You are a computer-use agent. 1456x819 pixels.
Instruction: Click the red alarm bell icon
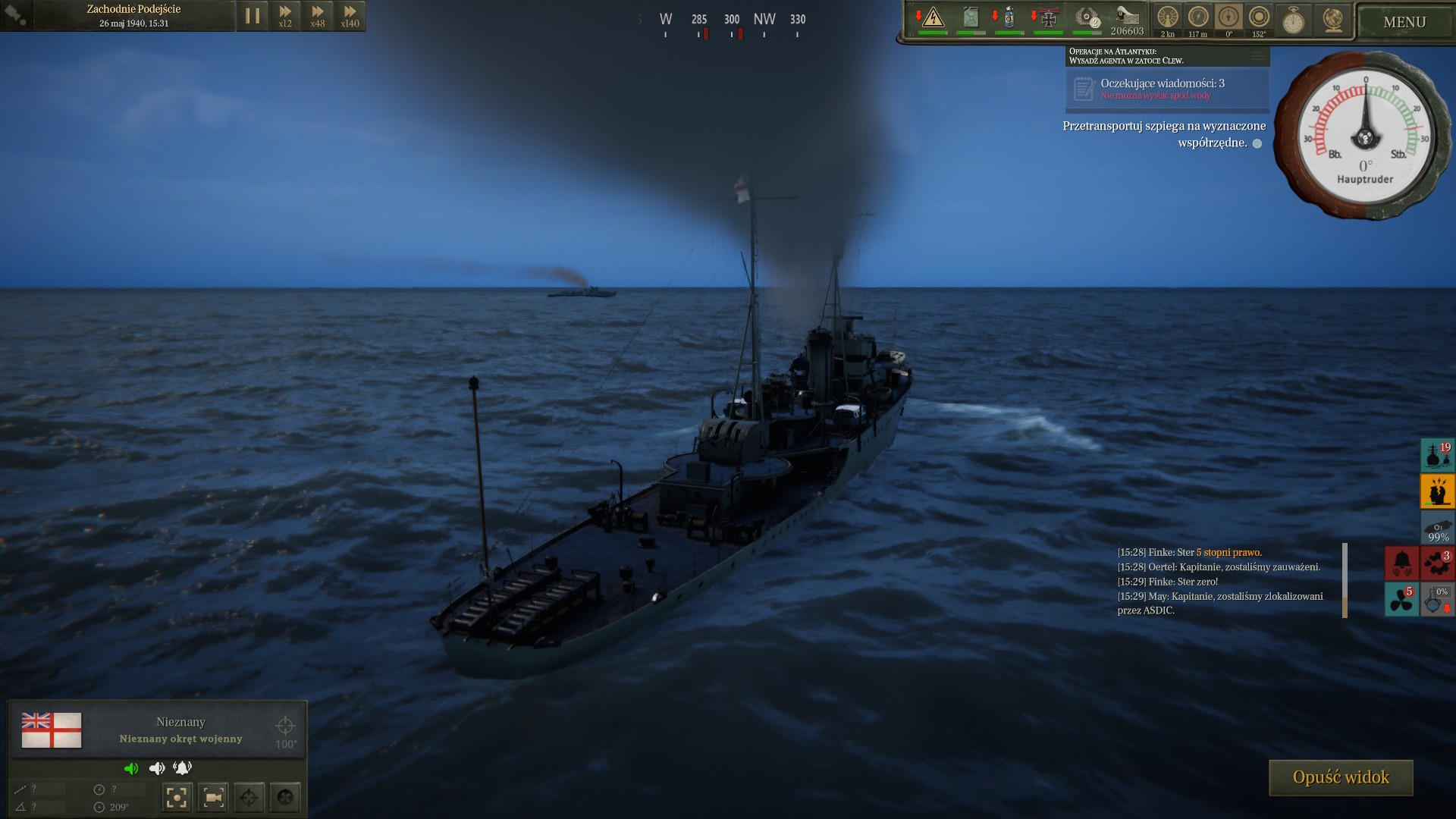point(1401,563)
